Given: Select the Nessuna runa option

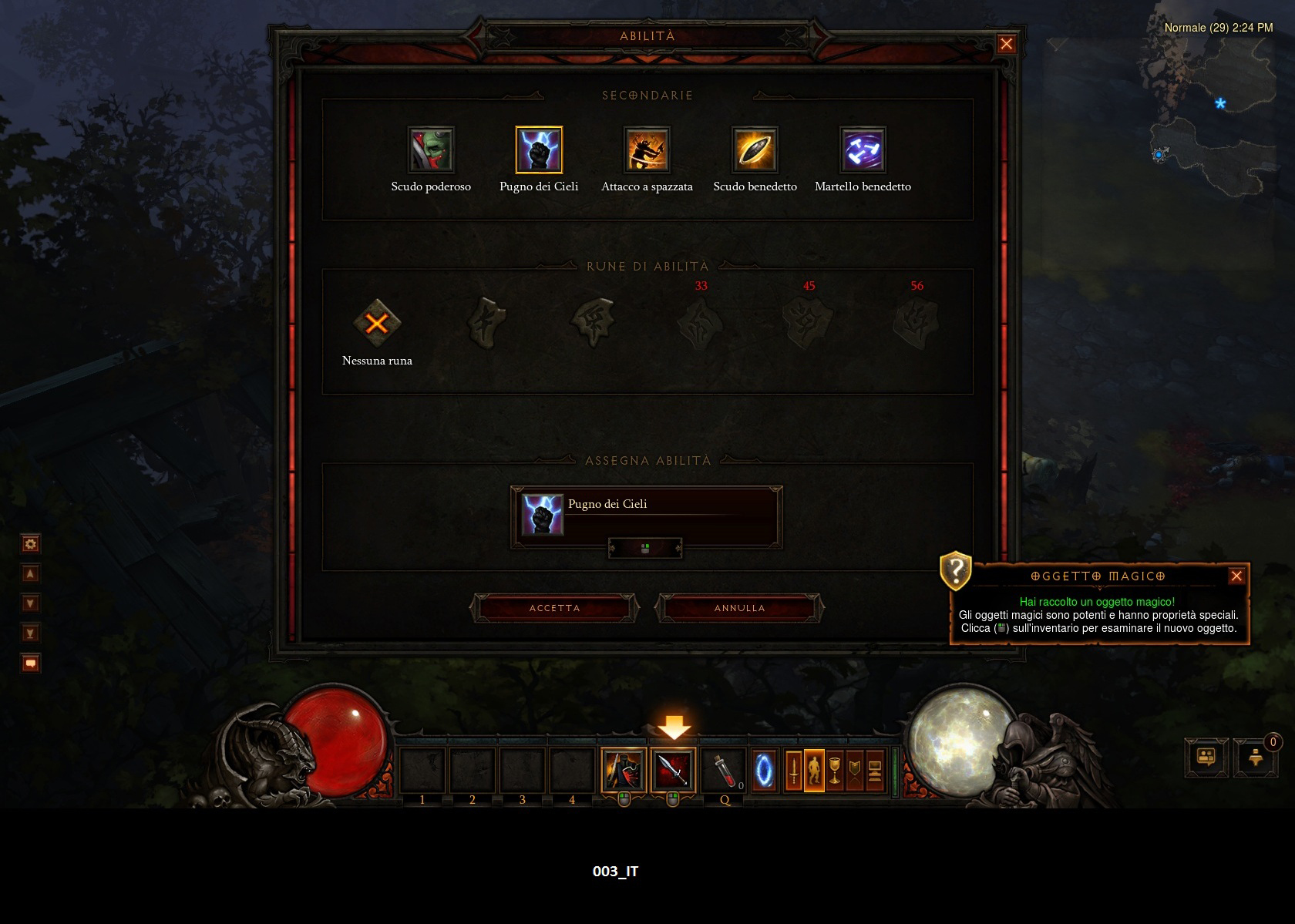Looking at the screenshot, I should [377, 323].
